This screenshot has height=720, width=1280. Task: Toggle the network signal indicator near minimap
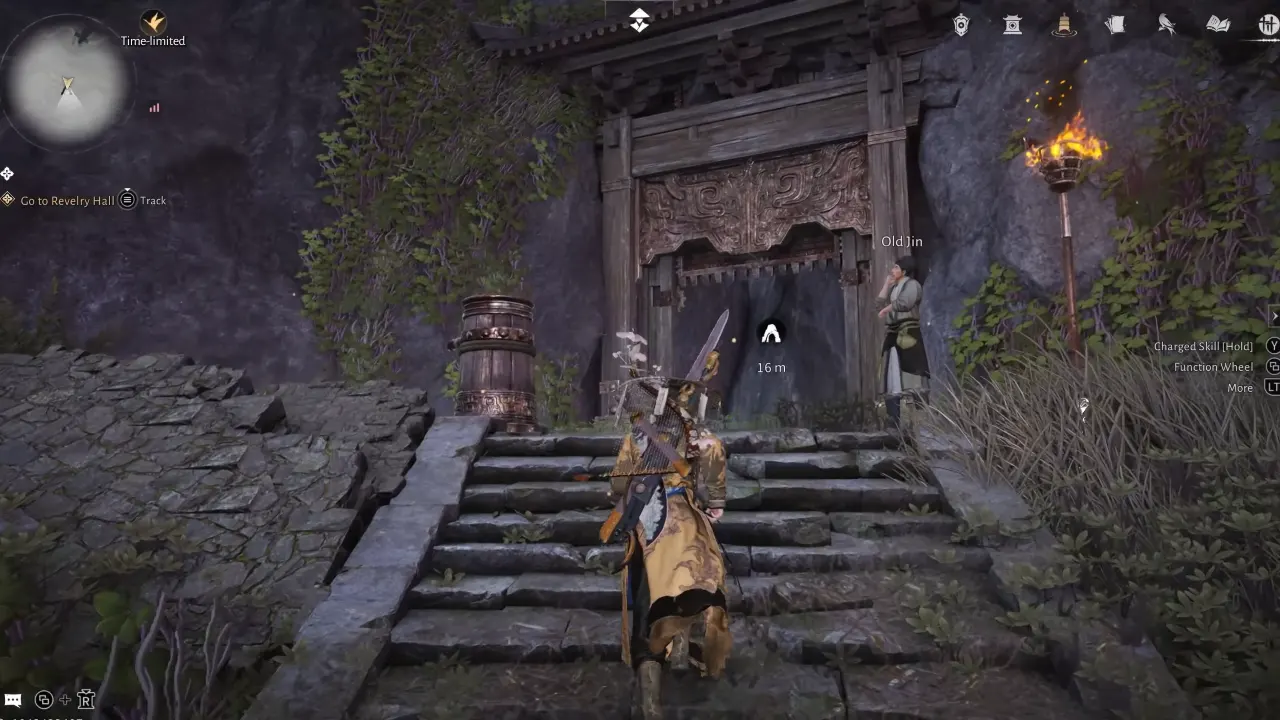[154, 107]
